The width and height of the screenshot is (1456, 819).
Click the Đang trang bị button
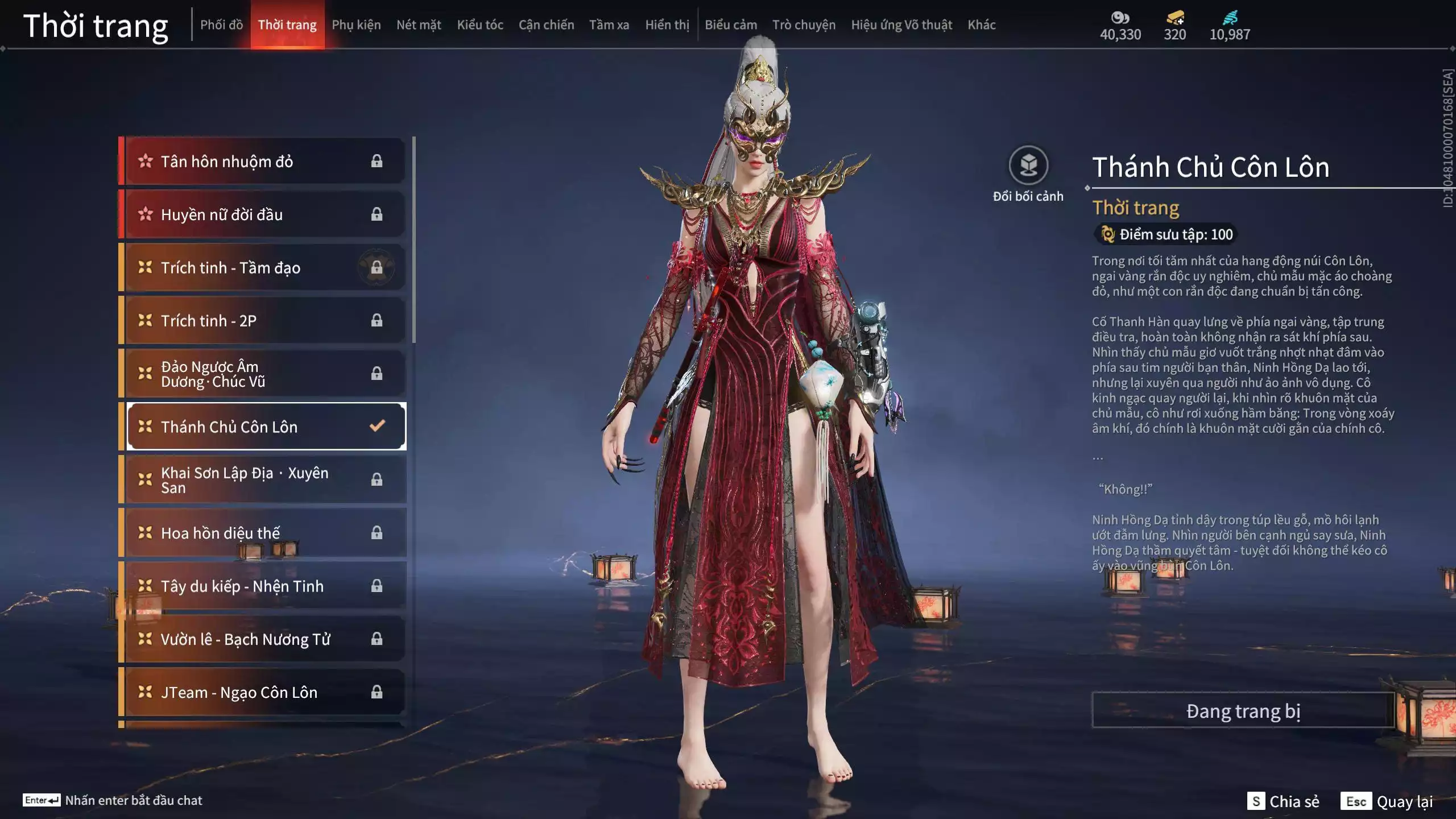coord(1243,711)
